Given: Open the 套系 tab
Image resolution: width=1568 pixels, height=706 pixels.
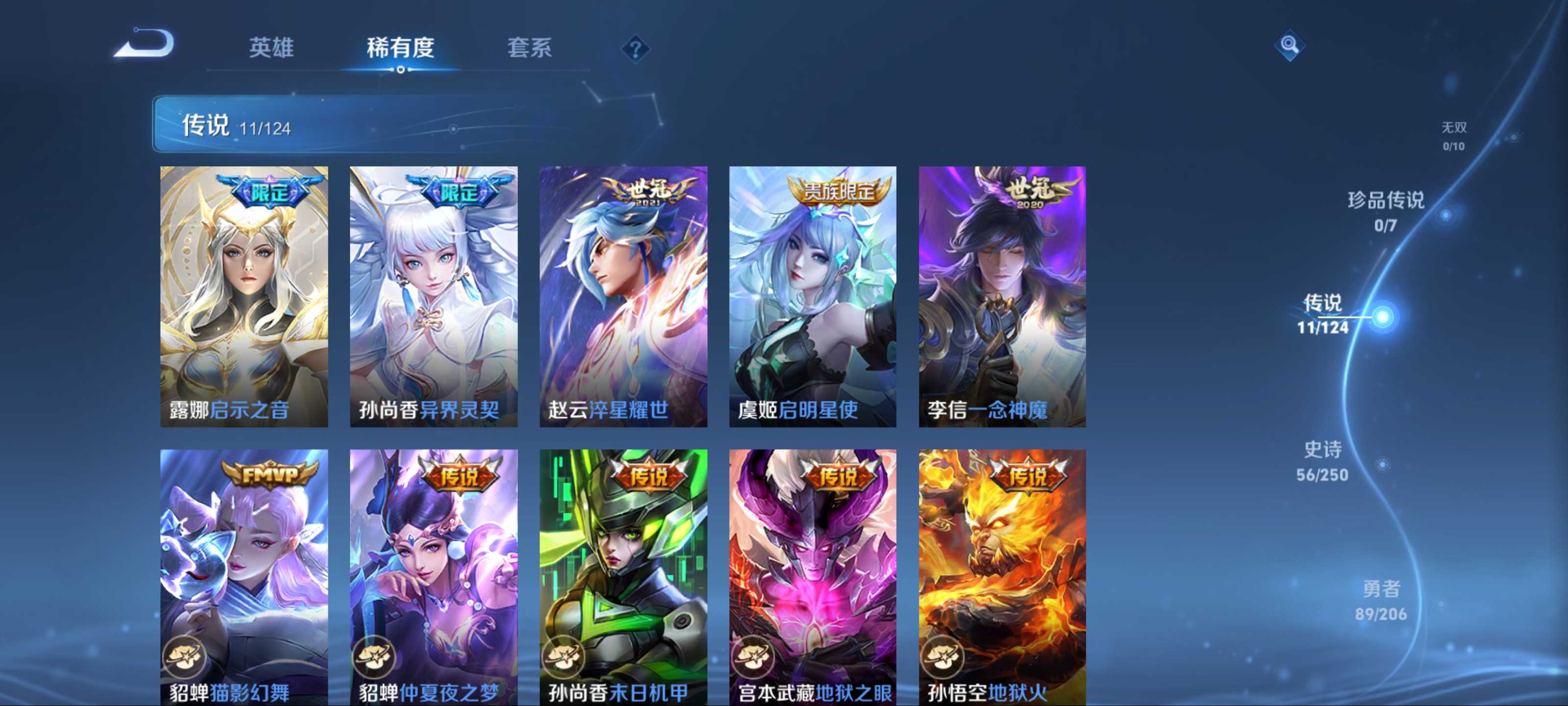Looking at the screenshot, I should pyautogui.click(x=529, y=48).
